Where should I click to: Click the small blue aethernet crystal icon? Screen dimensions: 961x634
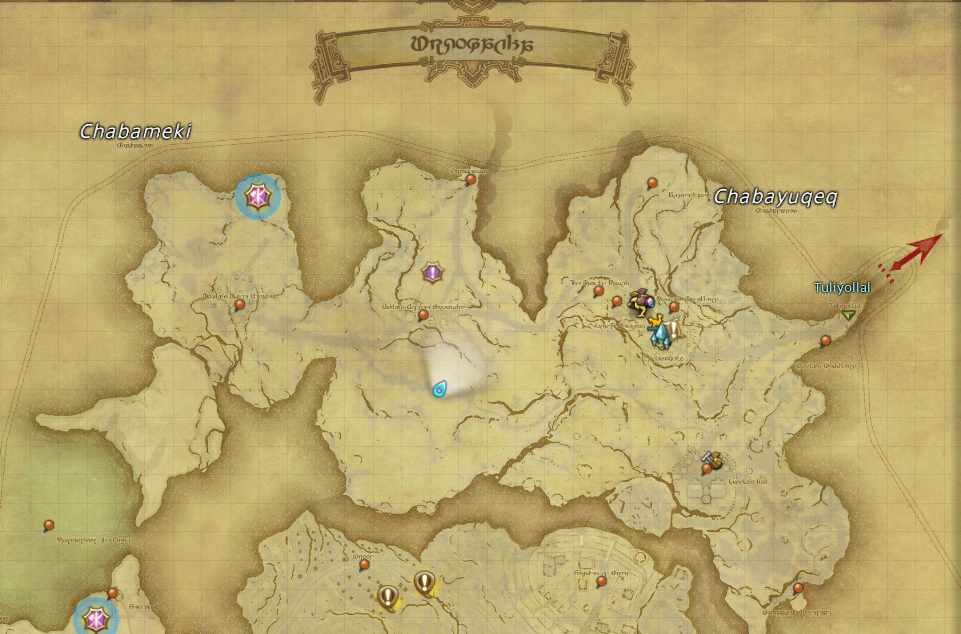pyautogui.click(x=660, y=334)
